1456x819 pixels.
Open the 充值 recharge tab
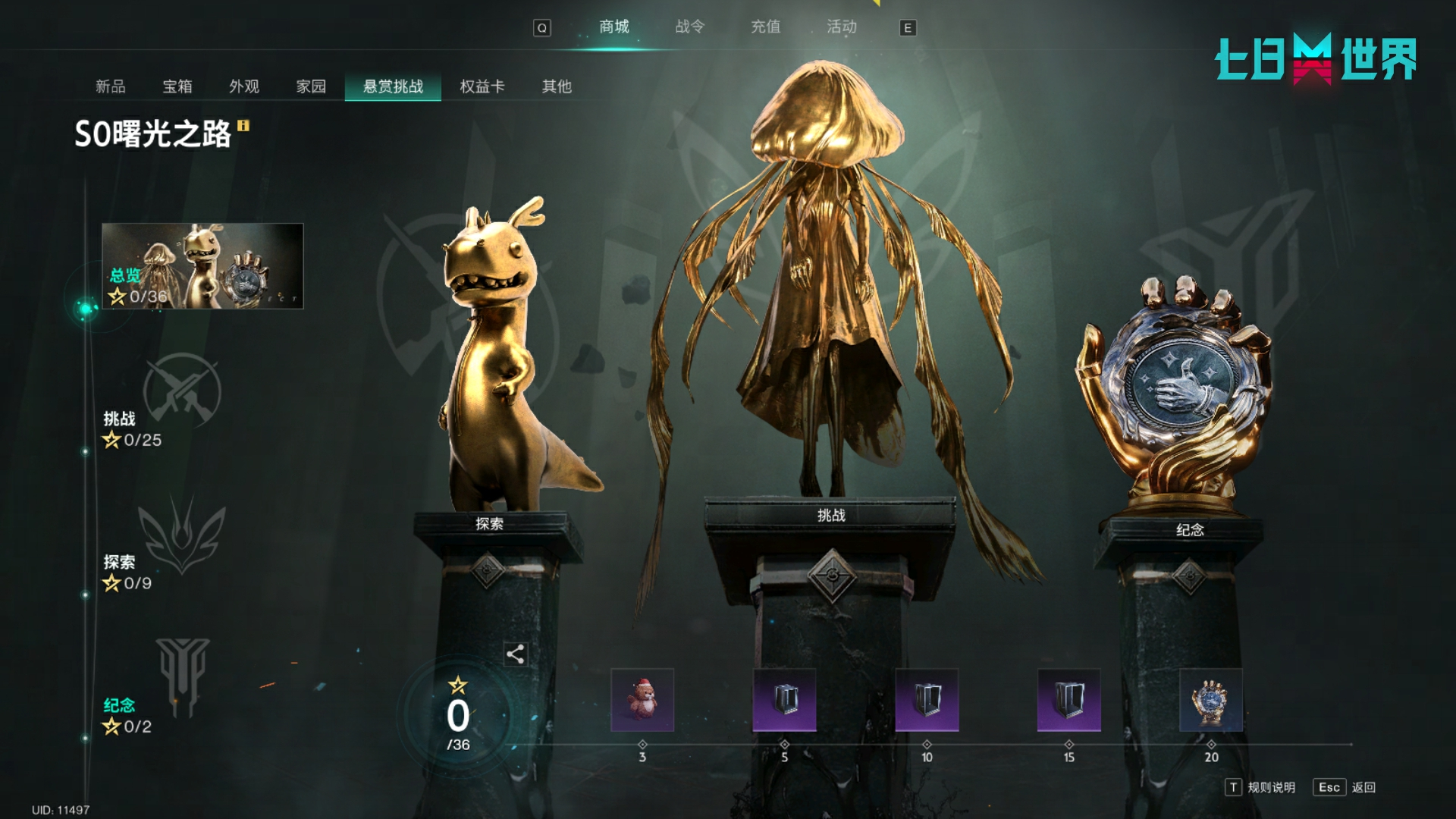pyautogui.click(x=765, y=27)
